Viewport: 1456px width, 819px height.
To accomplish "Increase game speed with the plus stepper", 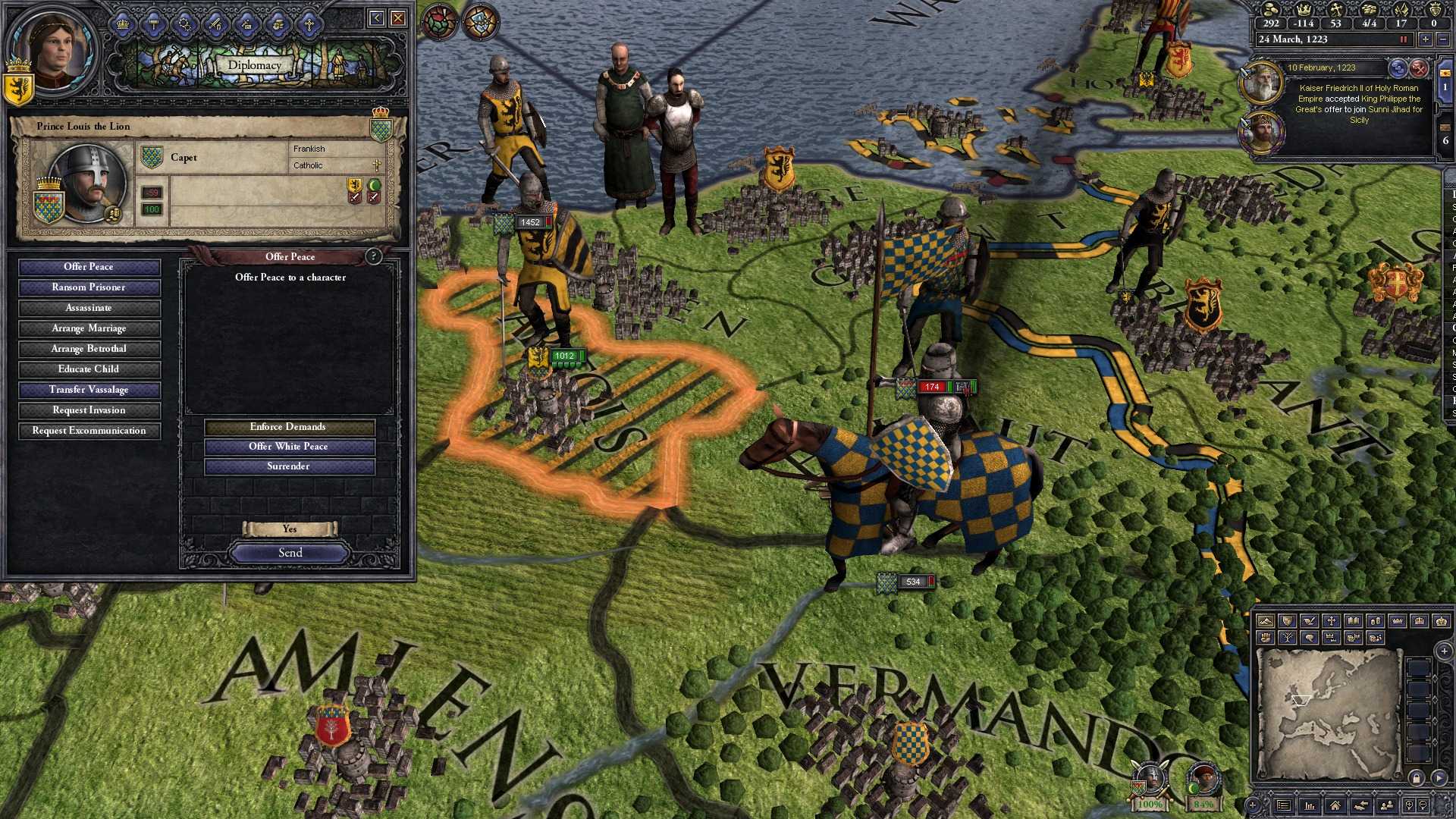I will pos(1426,39).
